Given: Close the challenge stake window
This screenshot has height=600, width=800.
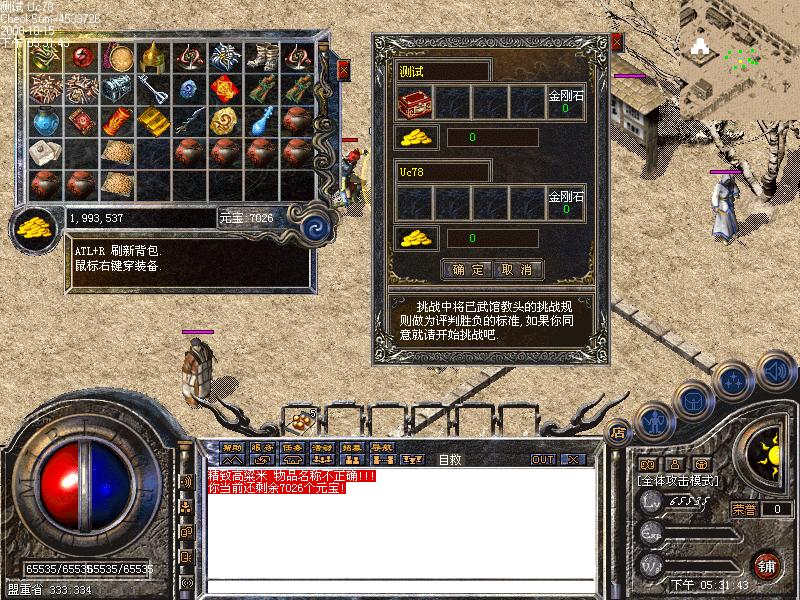Looking at the screenshot, I should pyautogui.click(x=616, y=42).
